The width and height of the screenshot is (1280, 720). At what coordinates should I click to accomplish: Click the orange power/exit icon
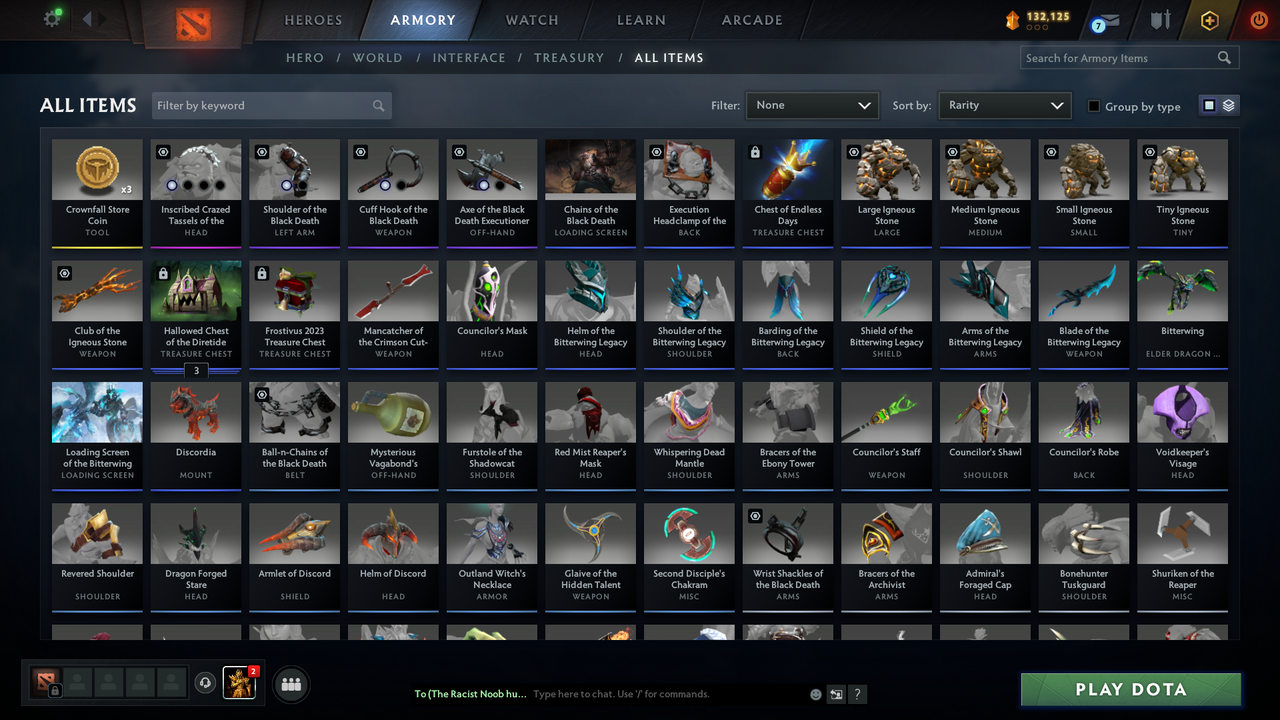1258,19
